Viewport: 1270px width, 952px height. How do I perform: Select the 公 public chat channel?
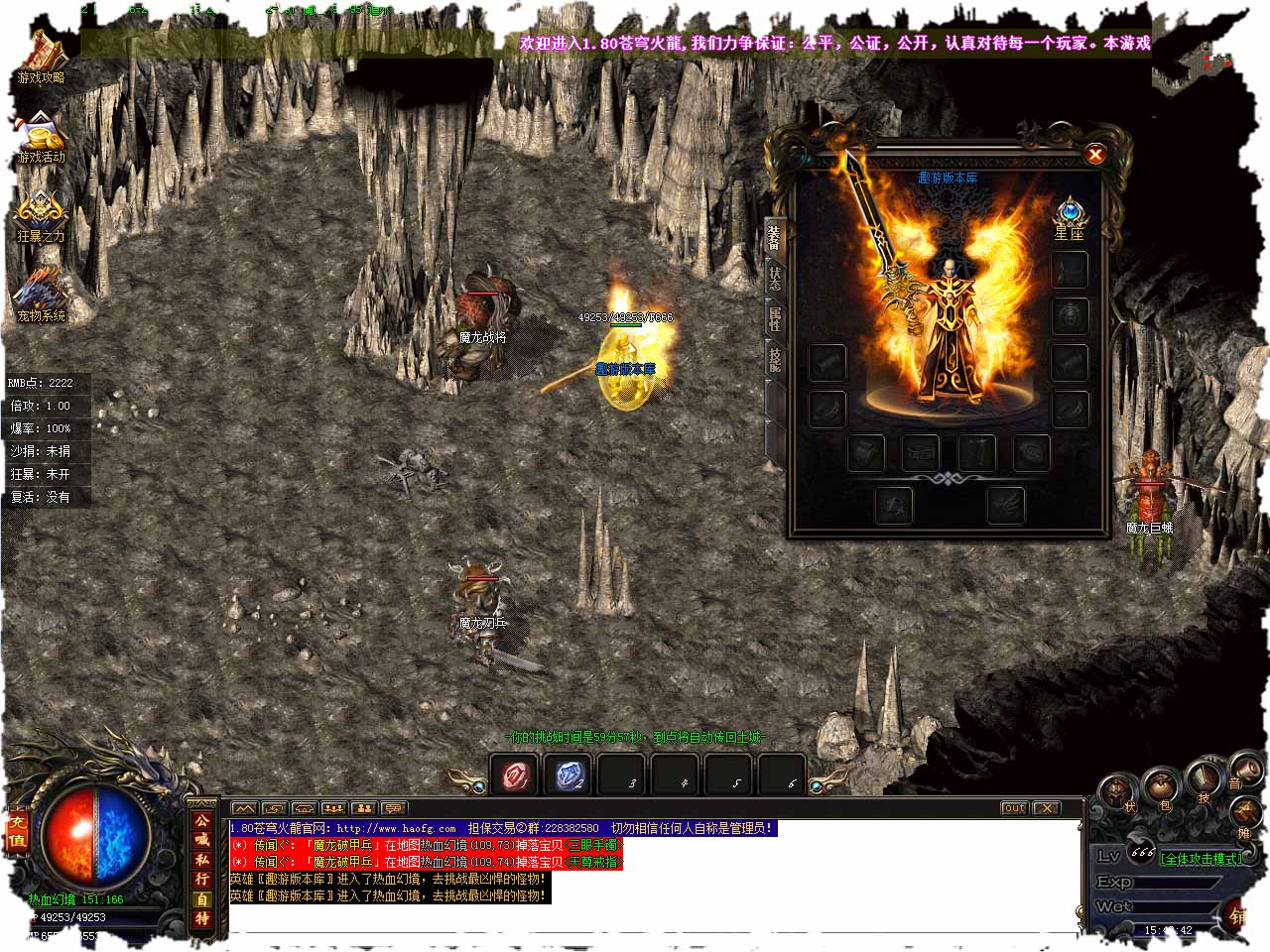click(x=201, y=821)
